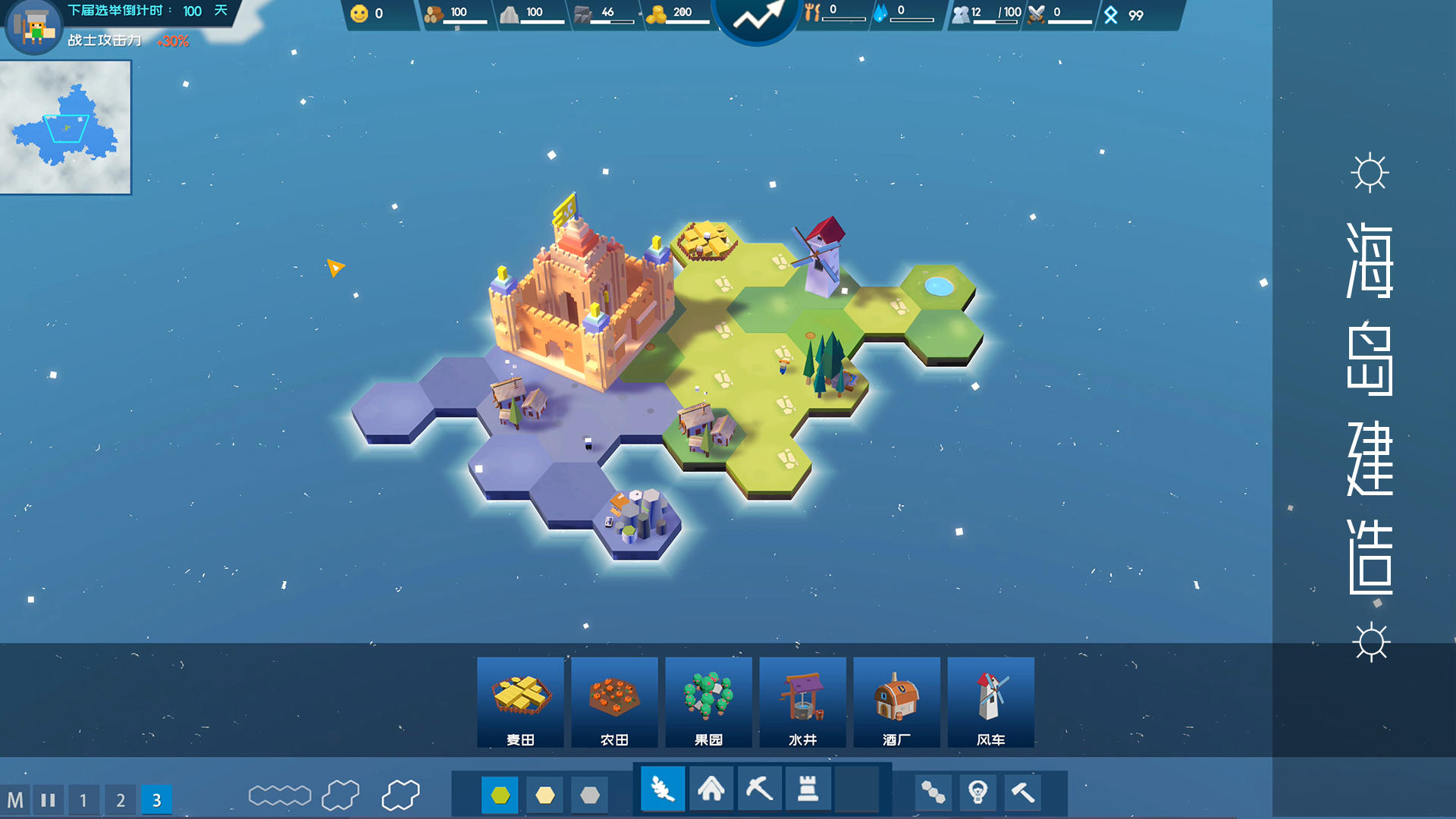The height and width of the screenshot is (819, 1456).
Task: Pause the game
Action: pyautogui.click(x=49, y=800)
